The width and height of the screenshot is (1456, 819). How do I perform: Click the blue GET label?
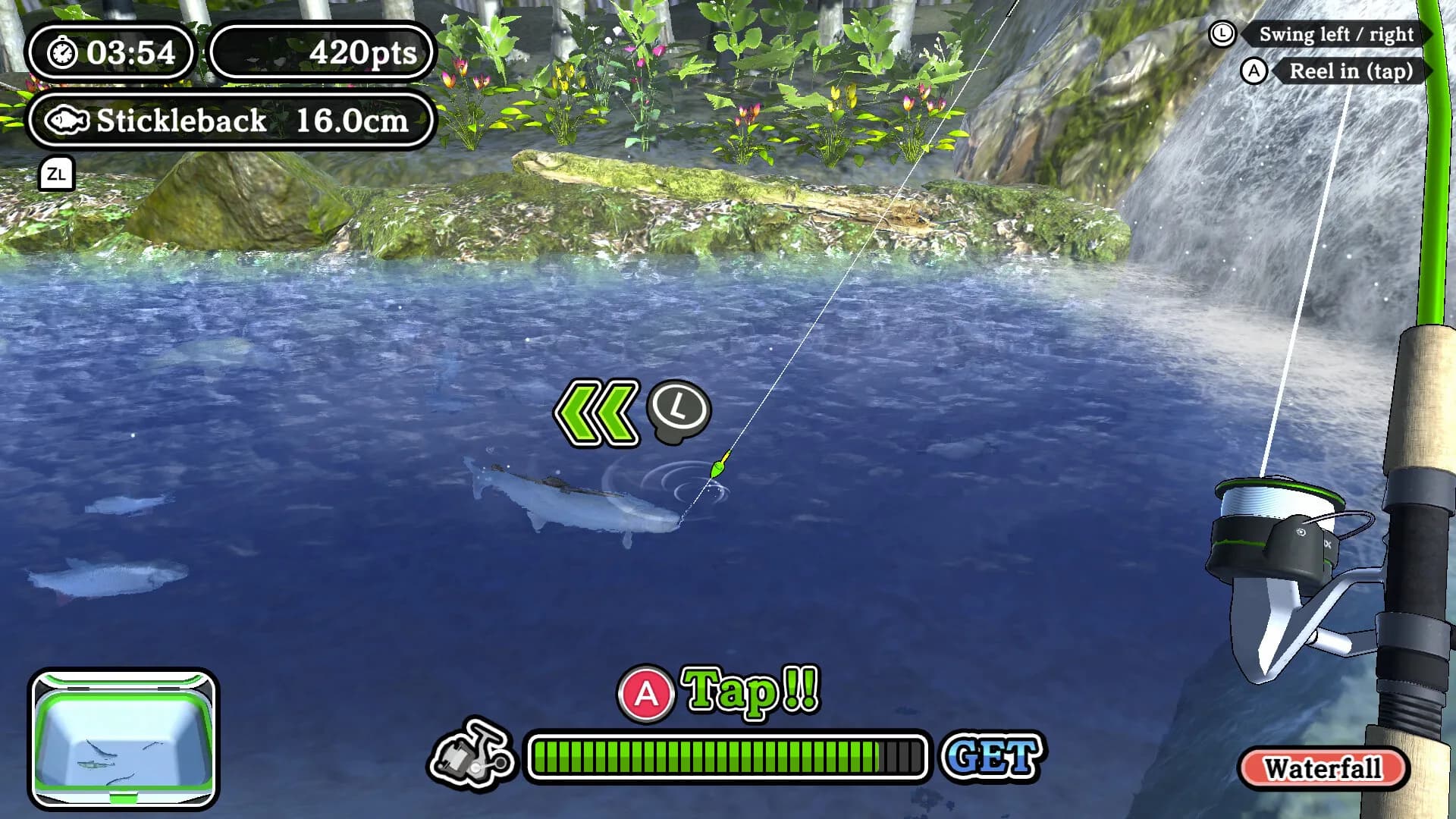(x=993, y=755)
